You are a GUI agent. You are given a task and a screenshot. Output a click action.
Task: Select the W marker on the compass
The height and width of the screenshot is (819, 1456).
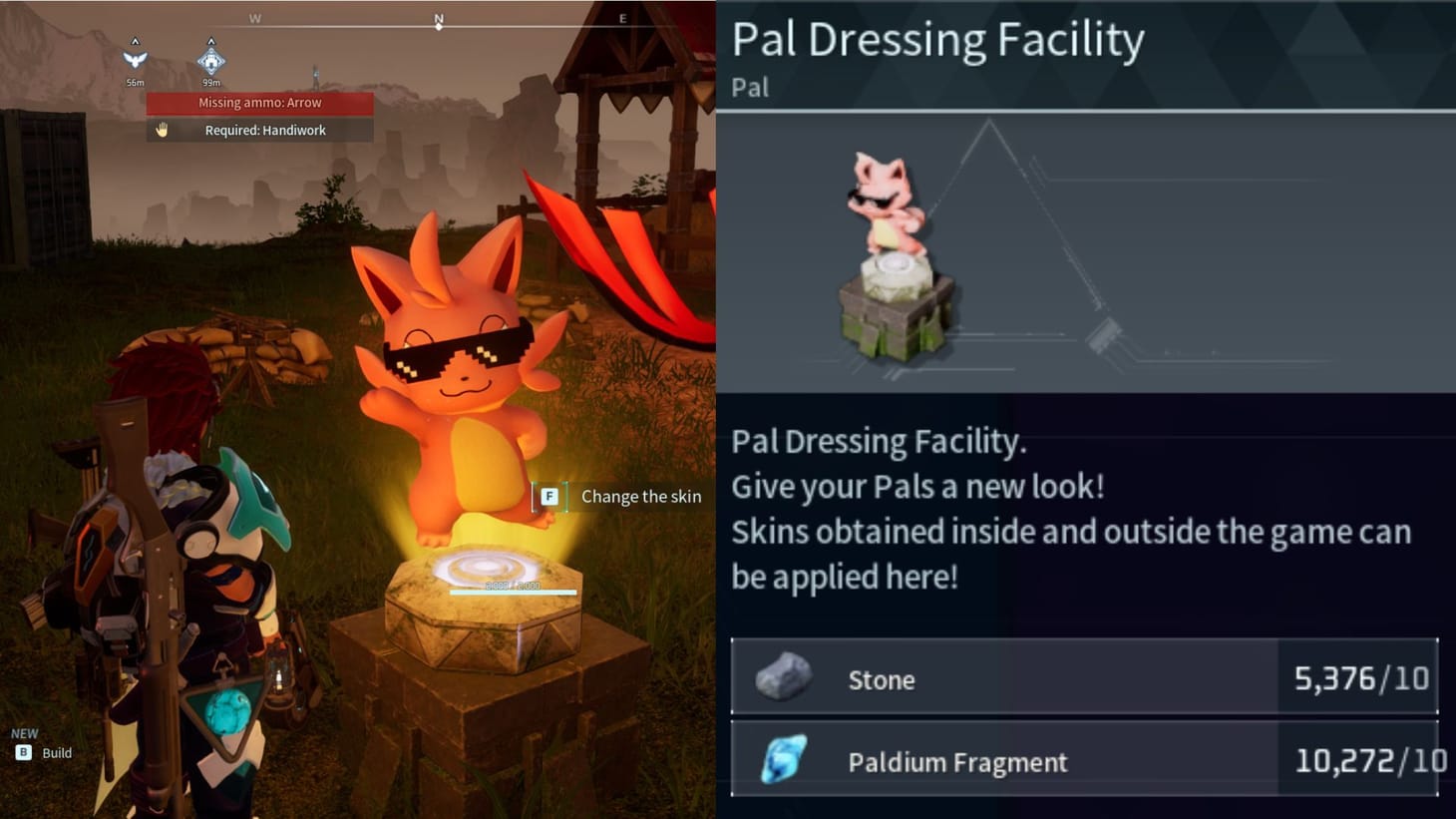(255, 18)
